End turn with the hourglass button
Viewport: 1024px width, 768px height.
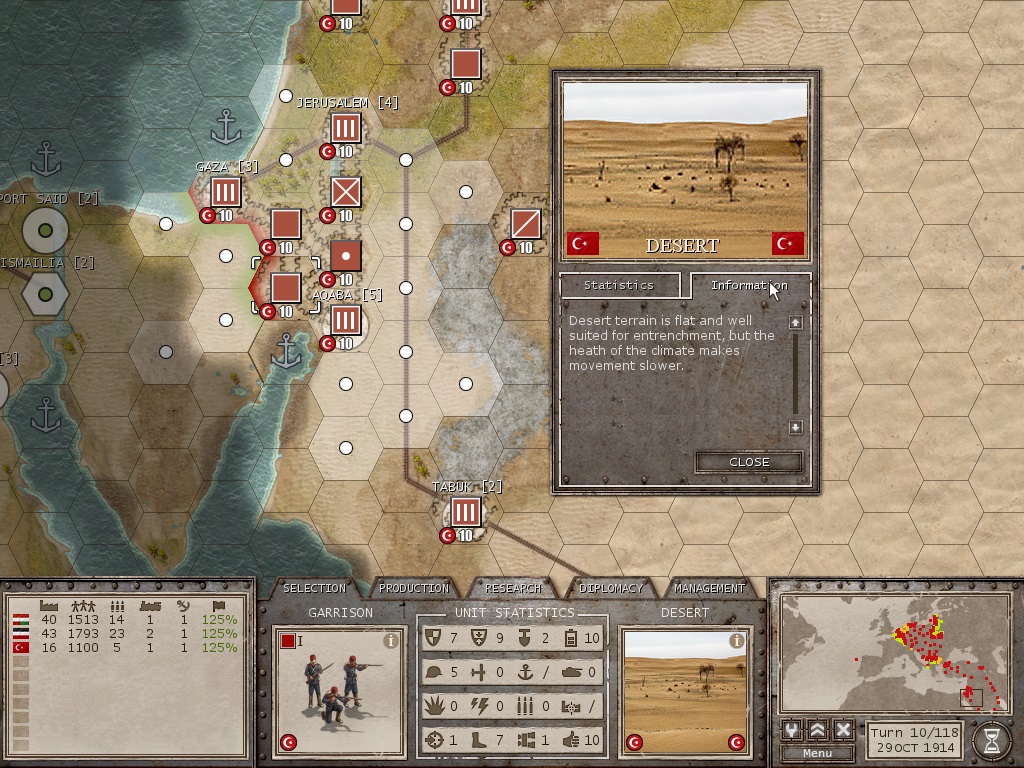tap(991, 740)
